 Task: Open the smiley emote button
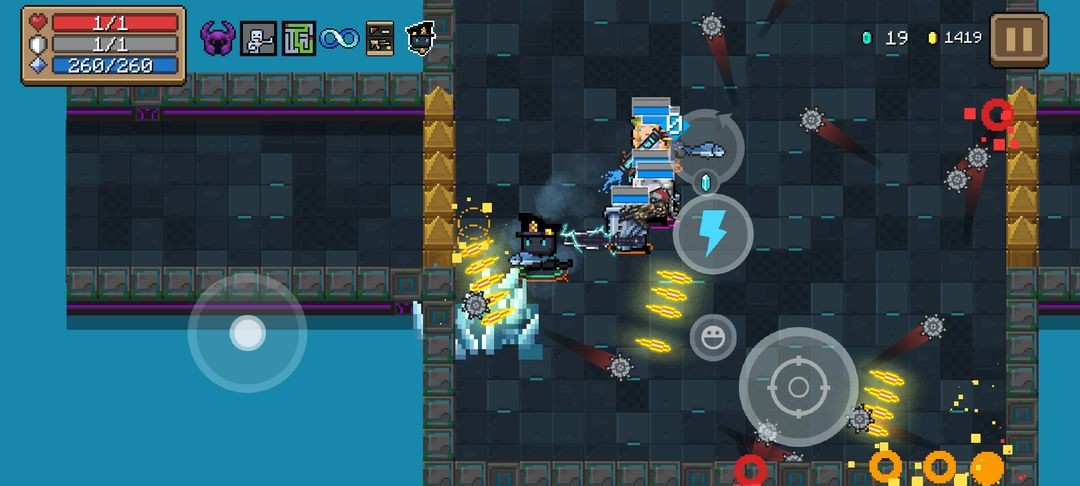coord(713,337)
